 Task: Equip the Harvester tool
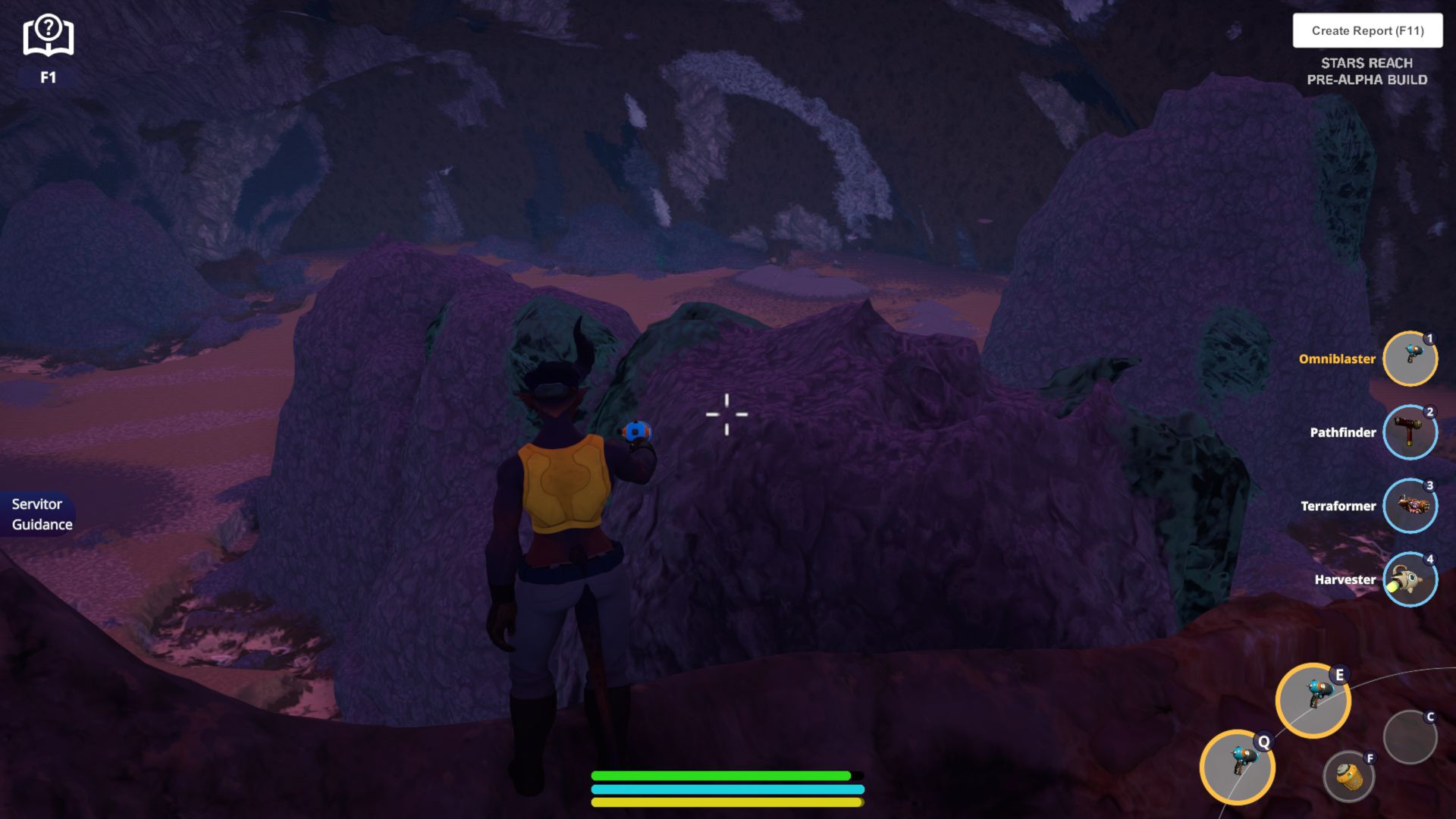point(1410,579)
